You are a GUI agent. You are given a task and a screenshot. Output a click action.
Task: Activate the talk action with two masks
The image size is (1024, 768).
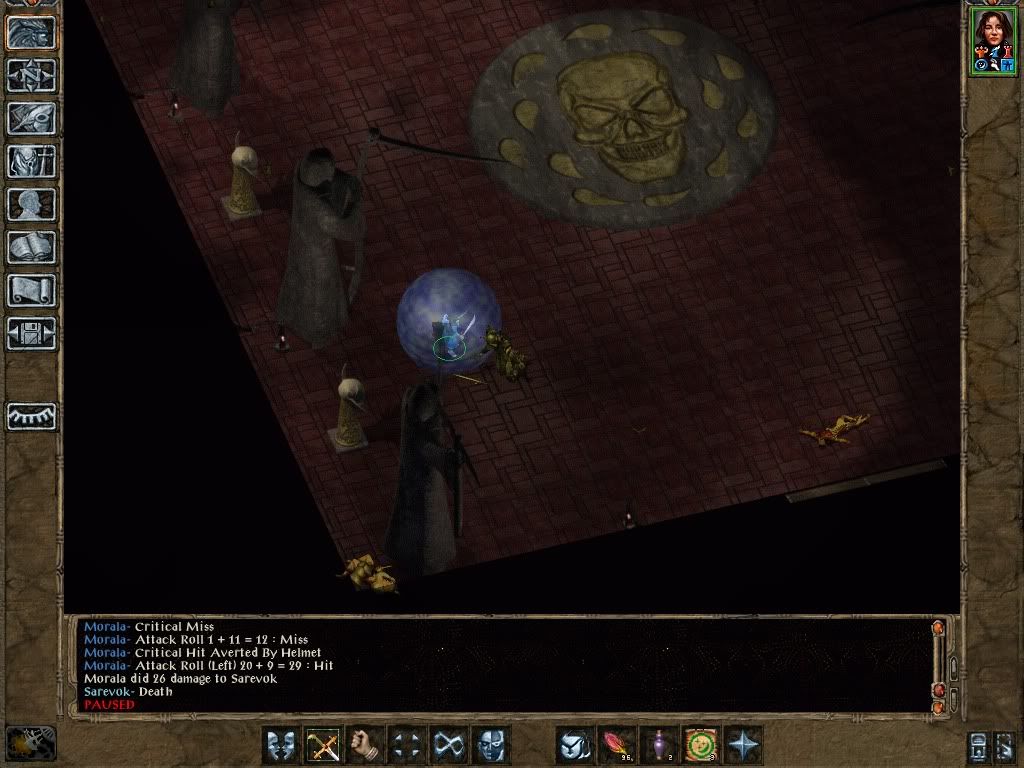click(x=282, y=745)
